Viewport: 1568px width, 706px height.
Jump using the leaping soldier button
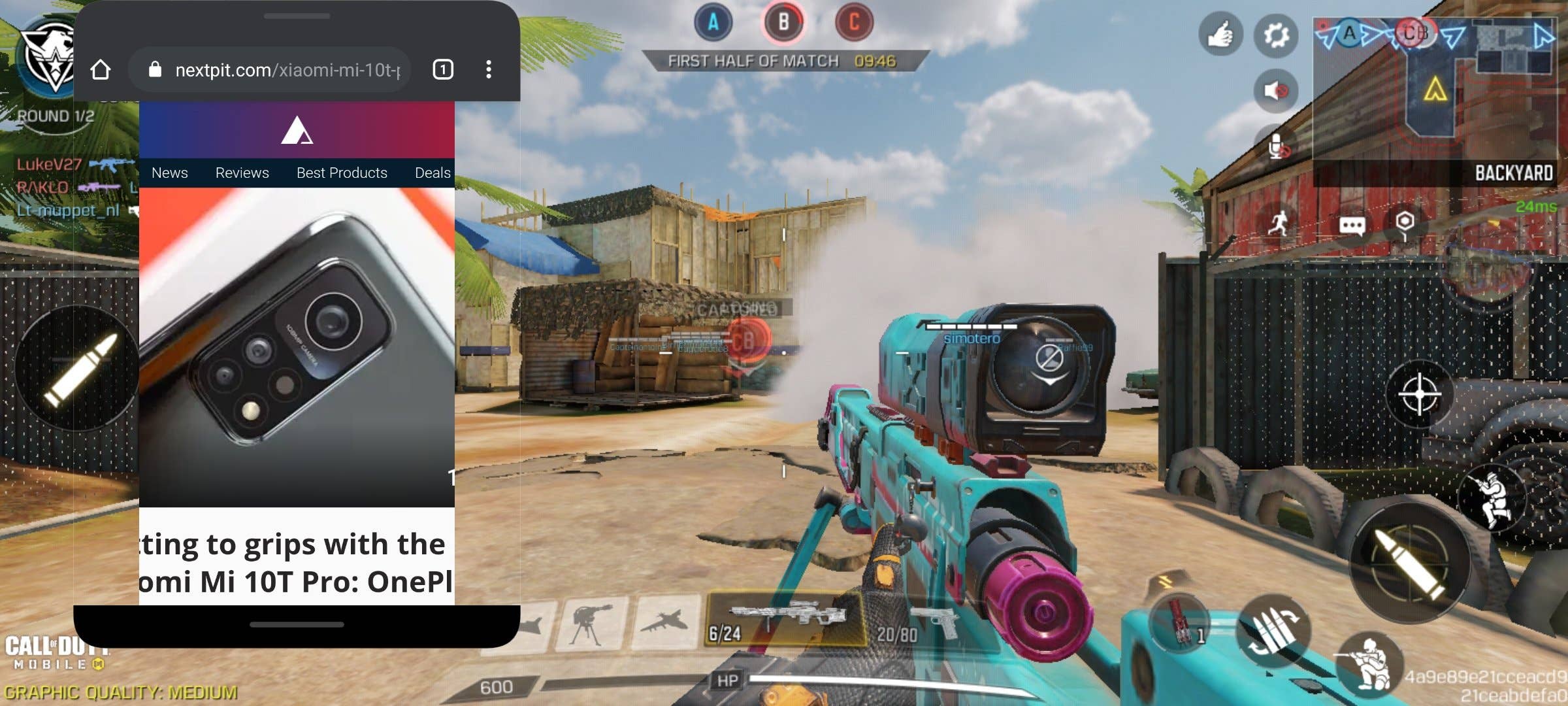coord(1492,498)
